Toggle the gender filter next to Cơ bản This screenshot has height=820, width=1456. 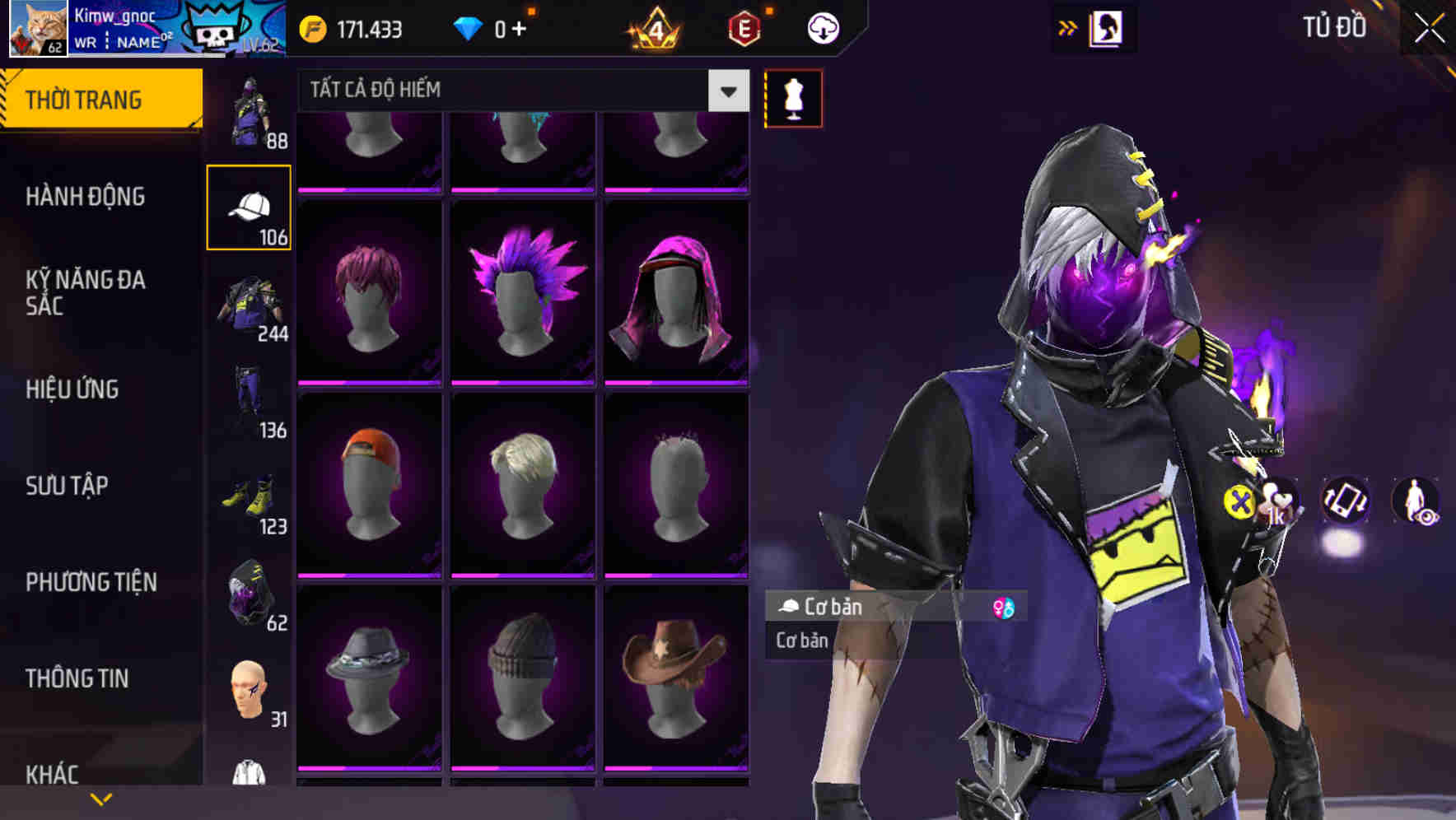coord(1004,608)
